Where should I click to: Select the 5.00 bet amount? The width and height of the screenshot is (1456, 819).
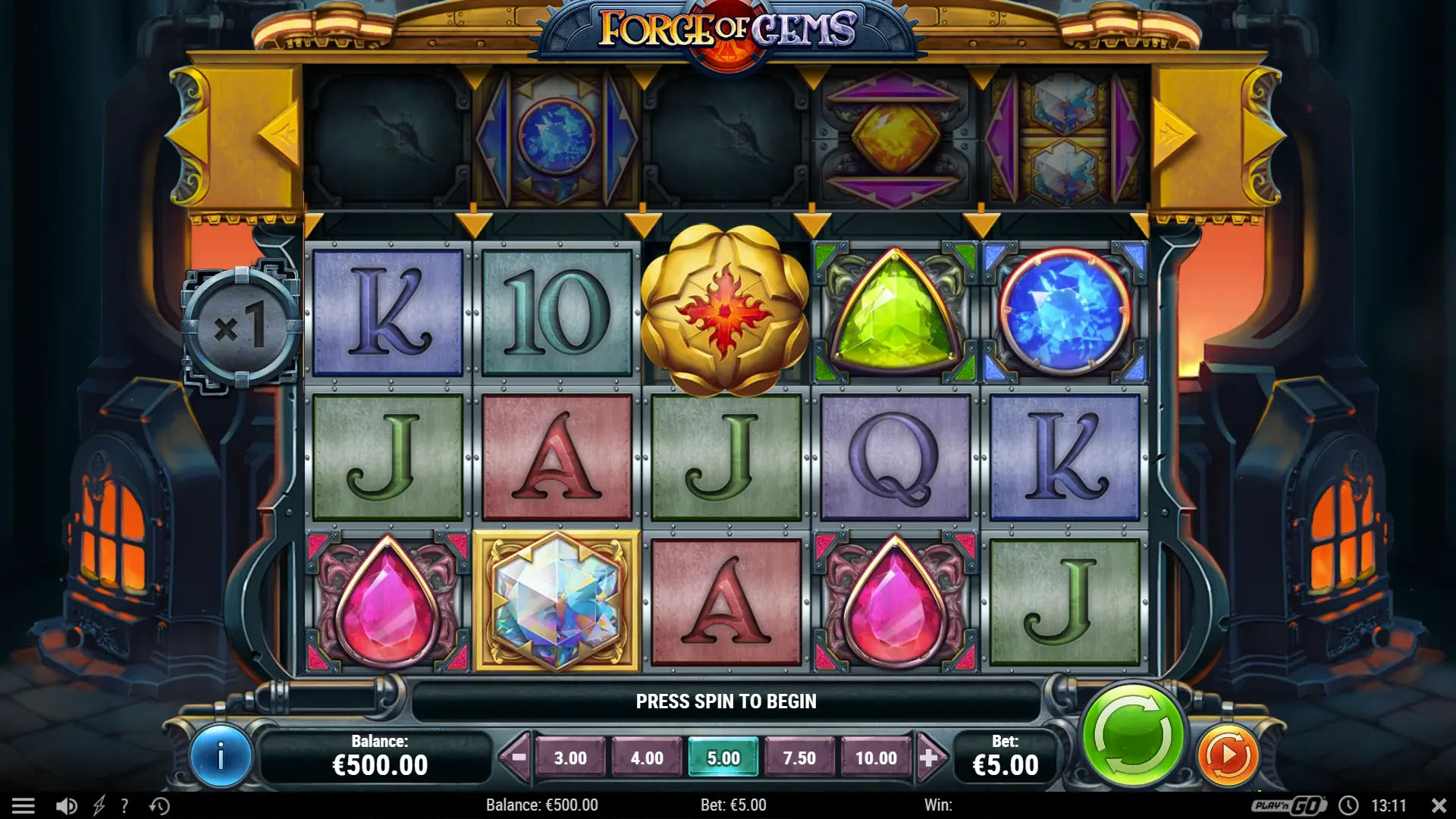point(723,758)
